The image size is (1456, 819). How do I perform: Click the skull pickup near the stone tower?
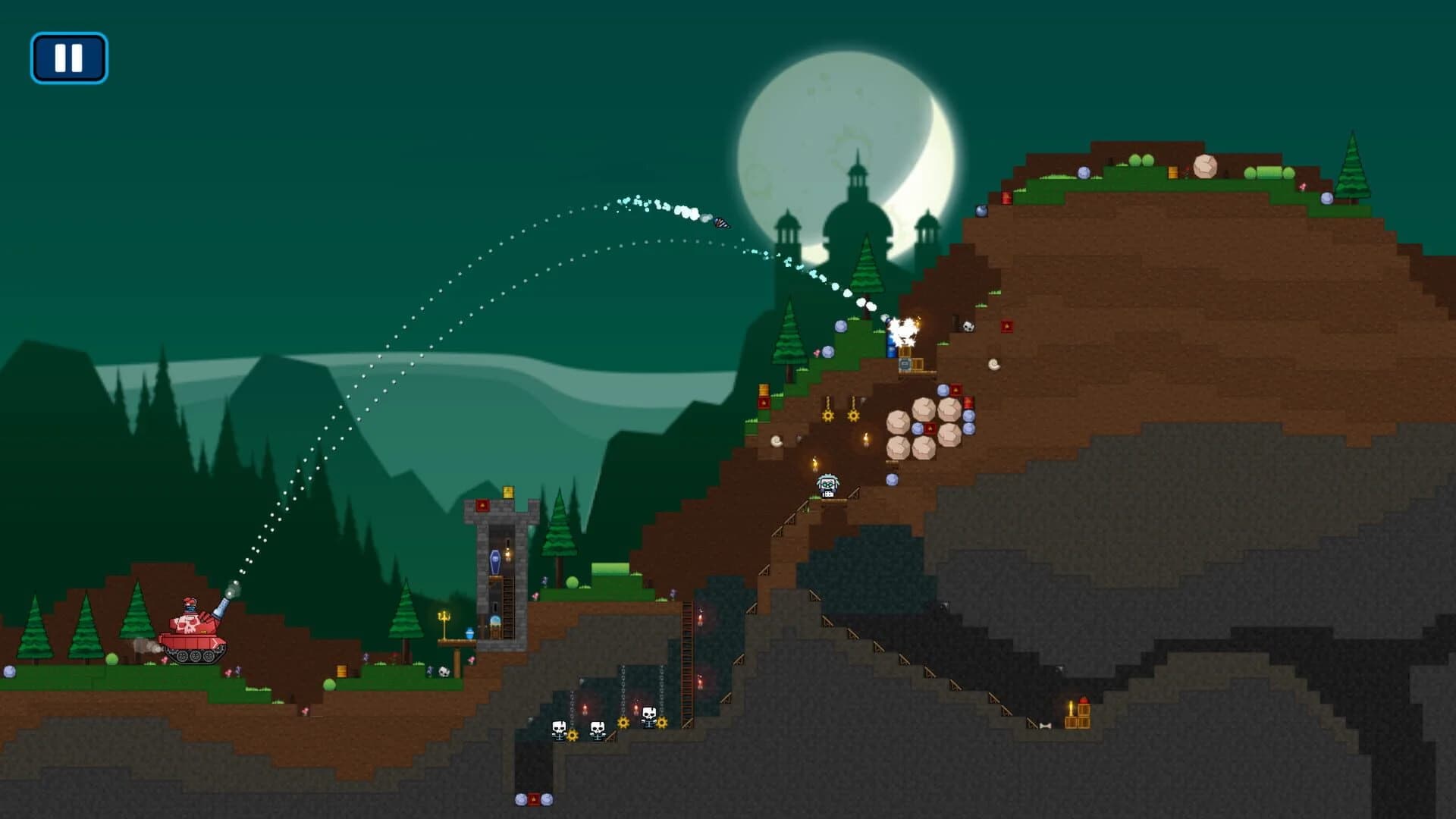pos(443,671)
